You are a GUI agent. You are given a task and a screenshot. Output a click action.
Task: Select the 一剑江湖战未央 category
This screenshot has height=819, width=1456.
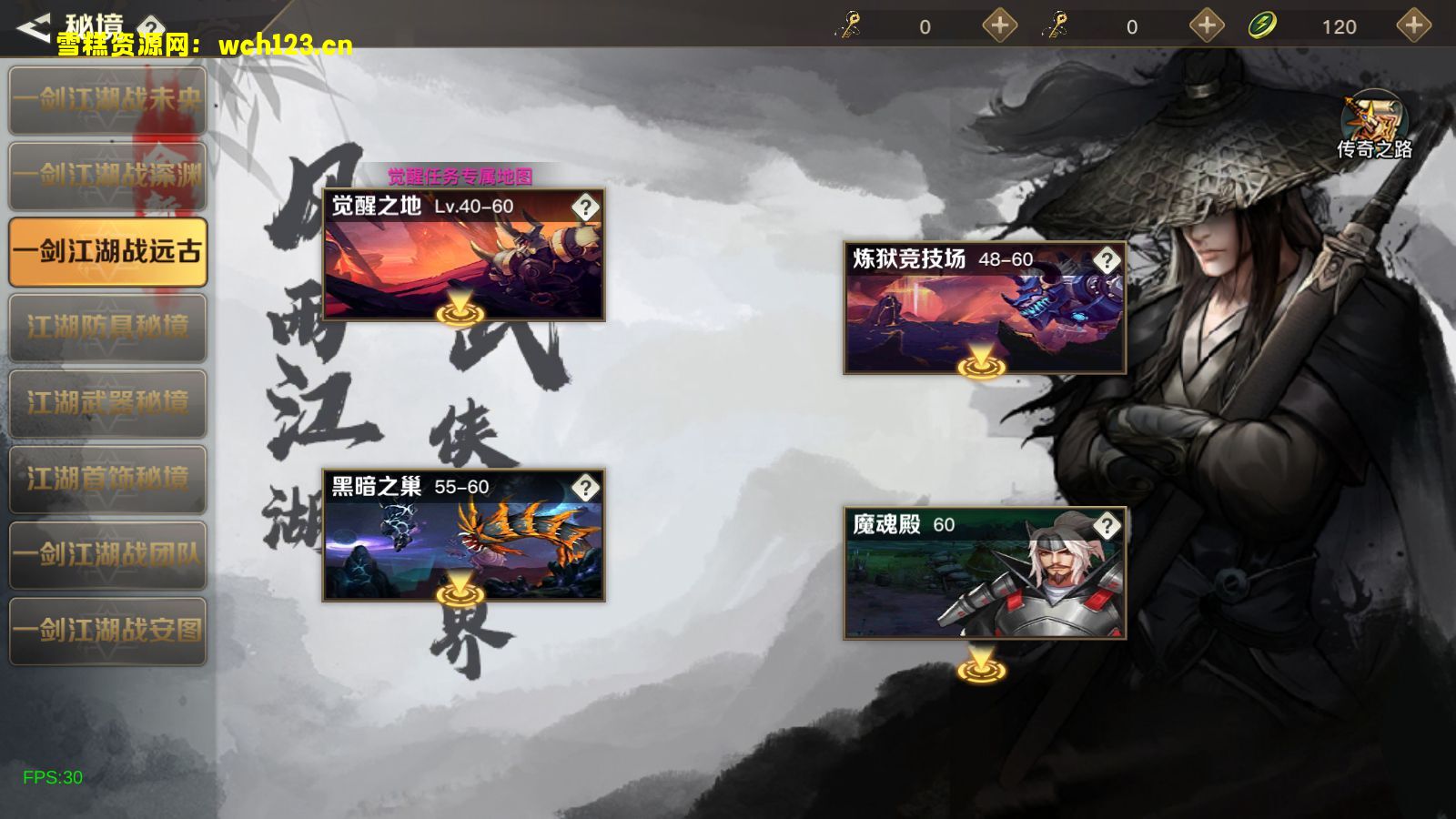108,100
